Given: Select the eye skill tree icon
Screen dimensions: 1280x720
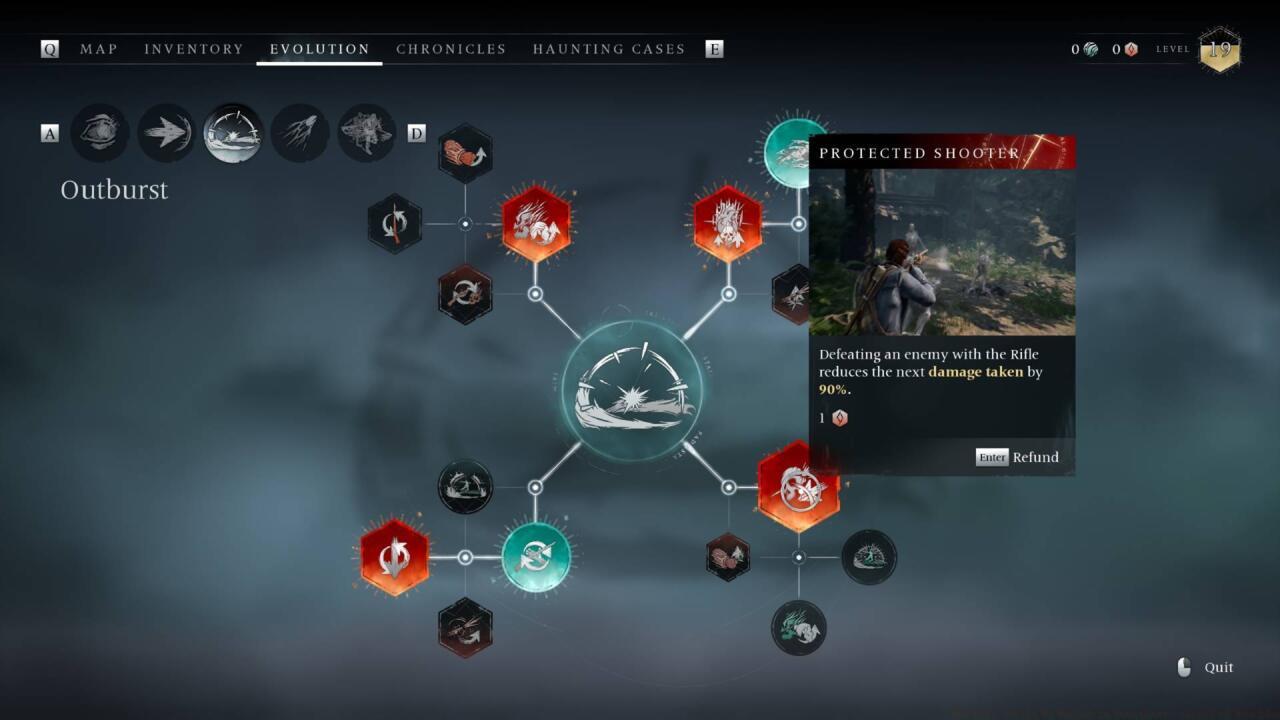Looking at the screenshot, I should pos(100,133).
